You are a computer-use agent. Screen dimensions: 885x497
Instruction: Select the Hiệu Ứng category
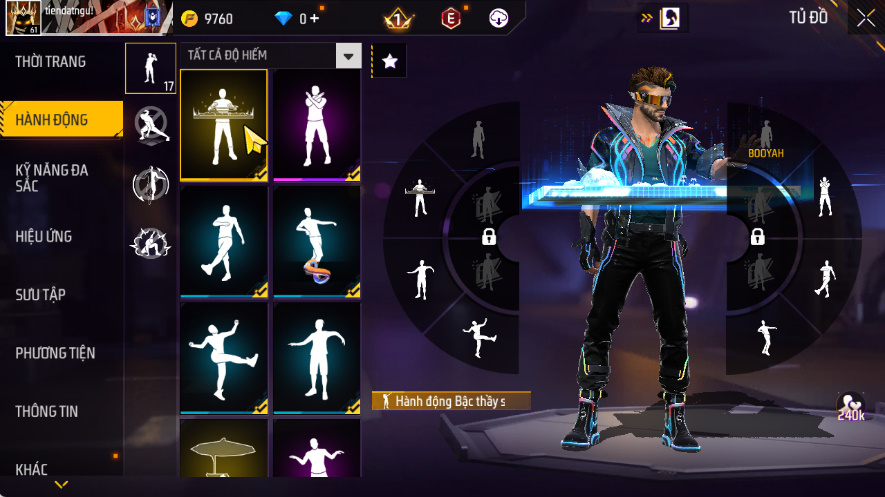click(x=44, y=237)
